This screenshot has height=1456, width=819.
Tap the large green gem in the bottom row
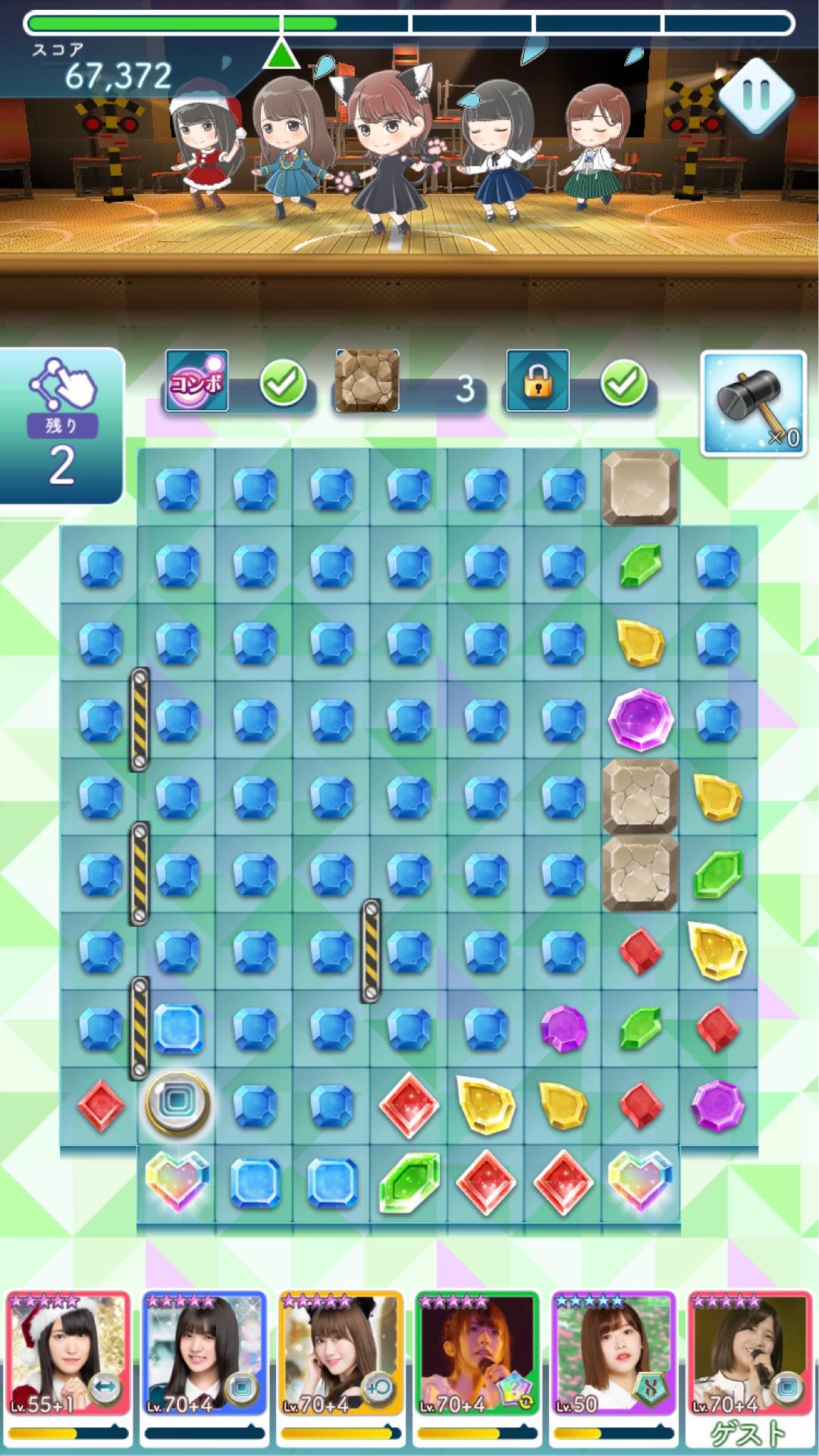(409, 1182)
